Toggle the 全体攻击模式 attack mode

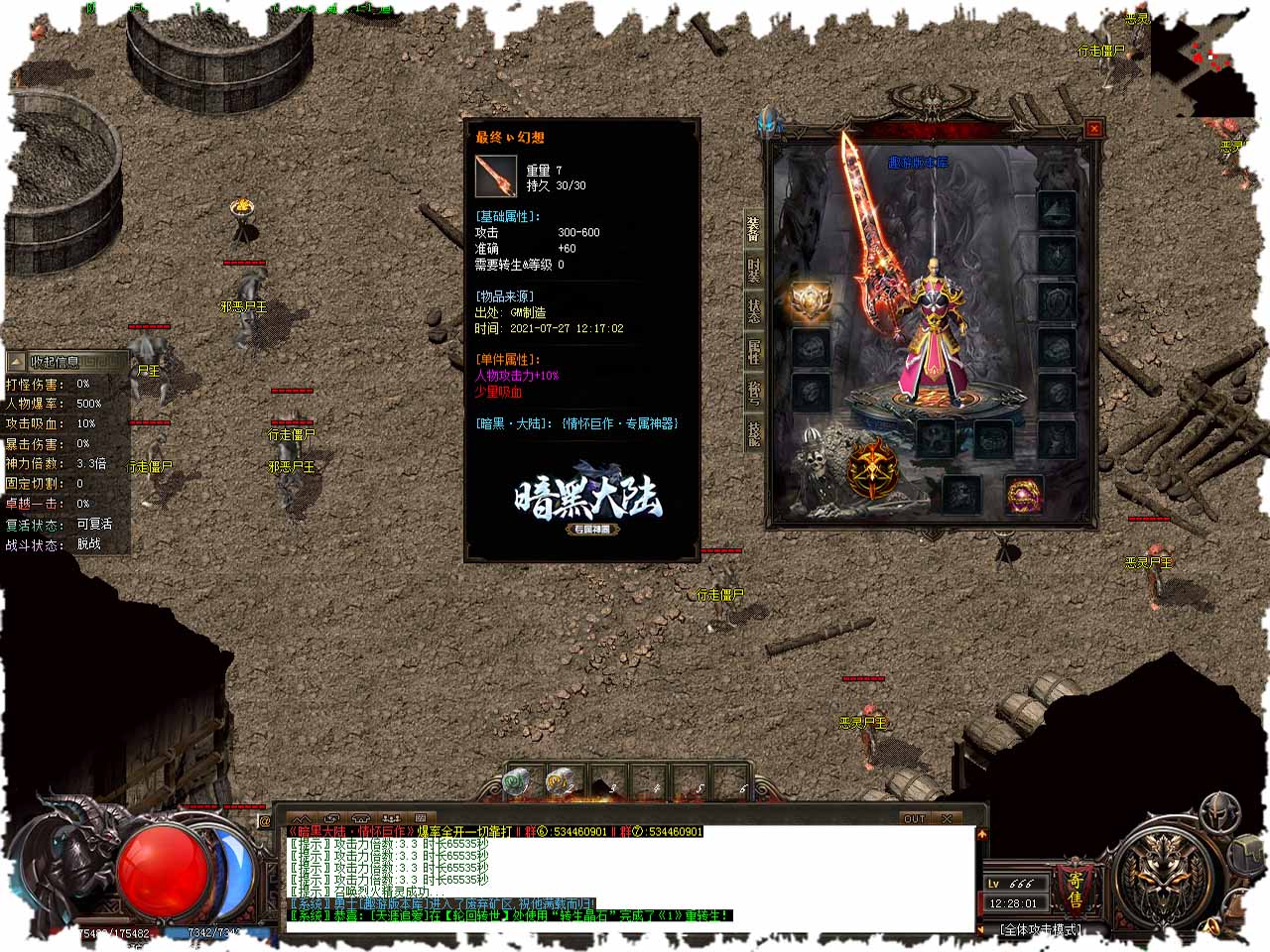1040,930
